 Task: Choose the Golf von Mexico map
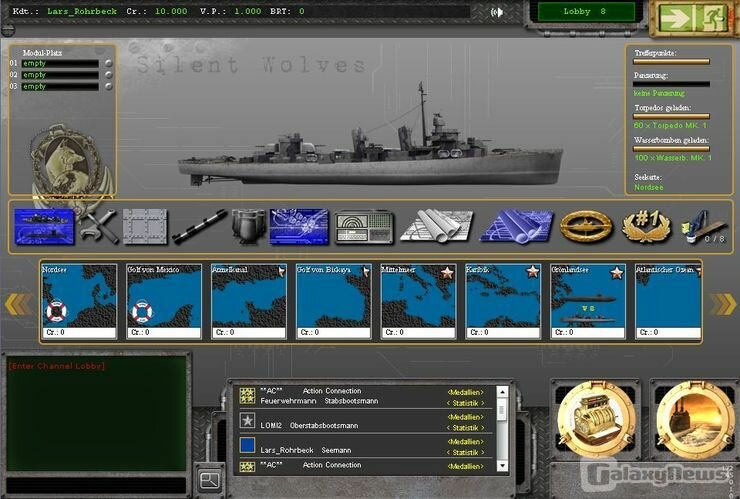point(163,300)
